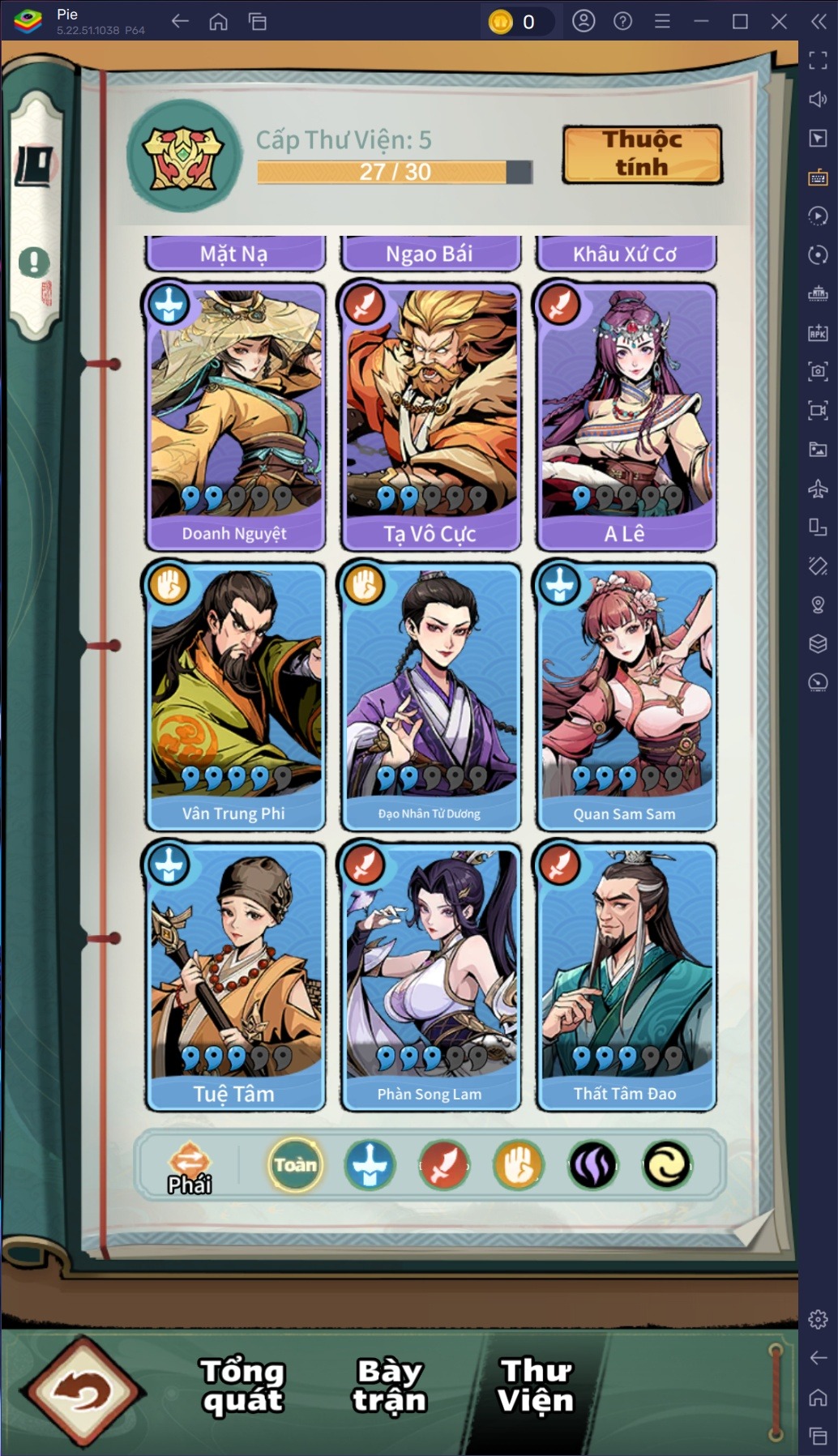Open the Tuệ Tâm hero card

coord(235,976)
